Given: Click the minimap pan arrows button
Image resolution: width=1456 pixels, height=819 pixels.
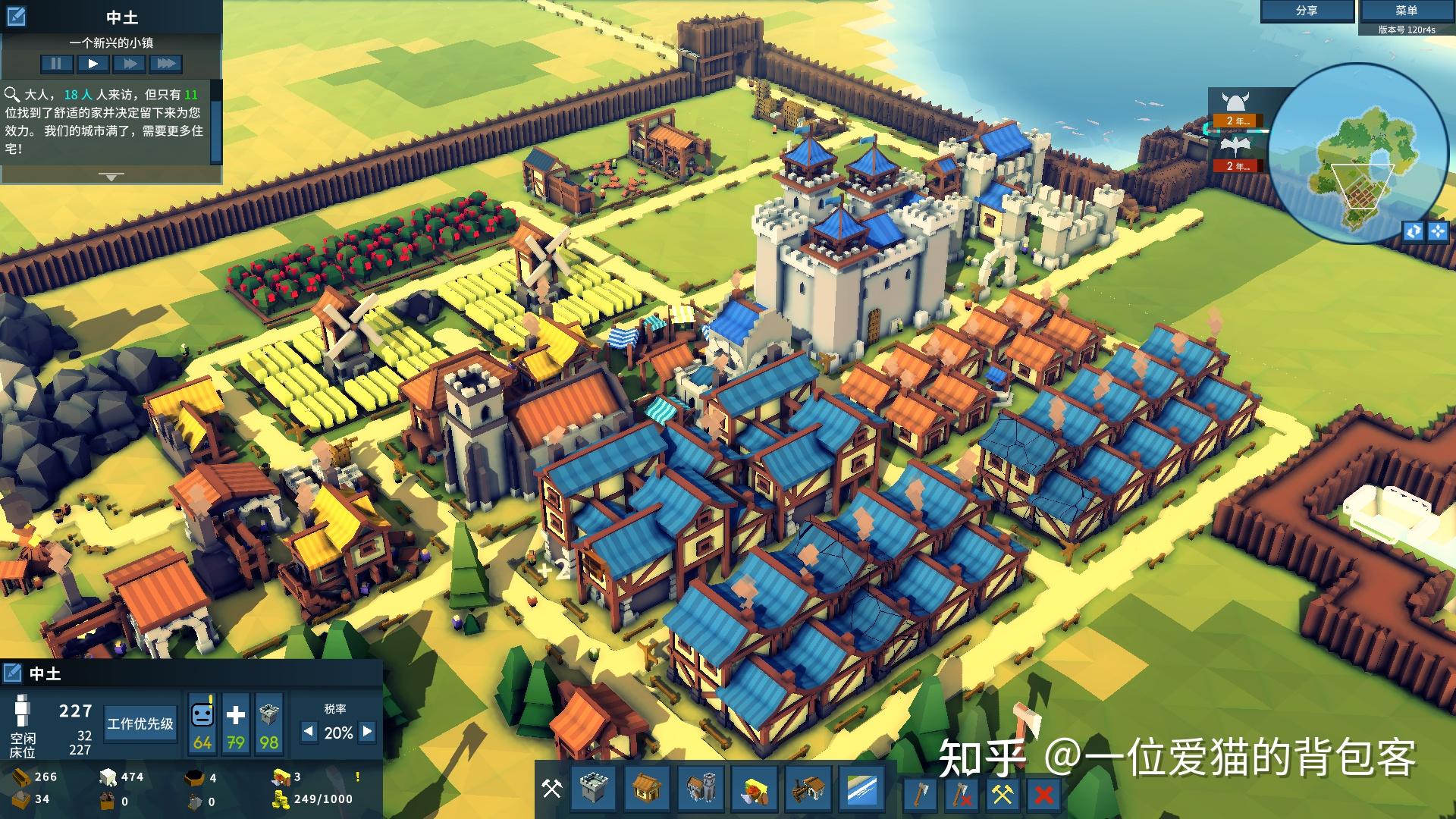Looking at the screenshot, I should [x=1438, y=231].
